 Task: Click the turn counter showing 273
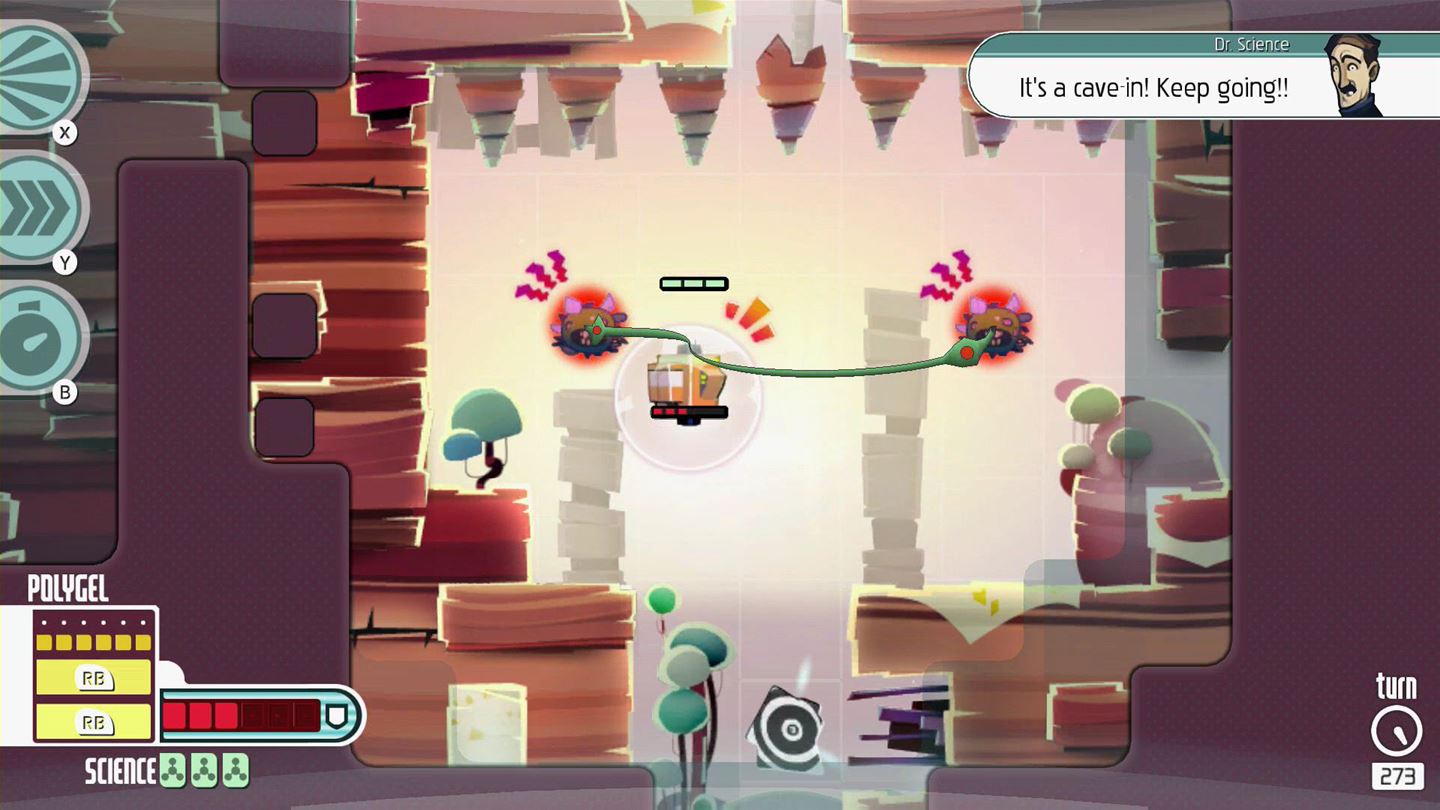click(1399, 774)
